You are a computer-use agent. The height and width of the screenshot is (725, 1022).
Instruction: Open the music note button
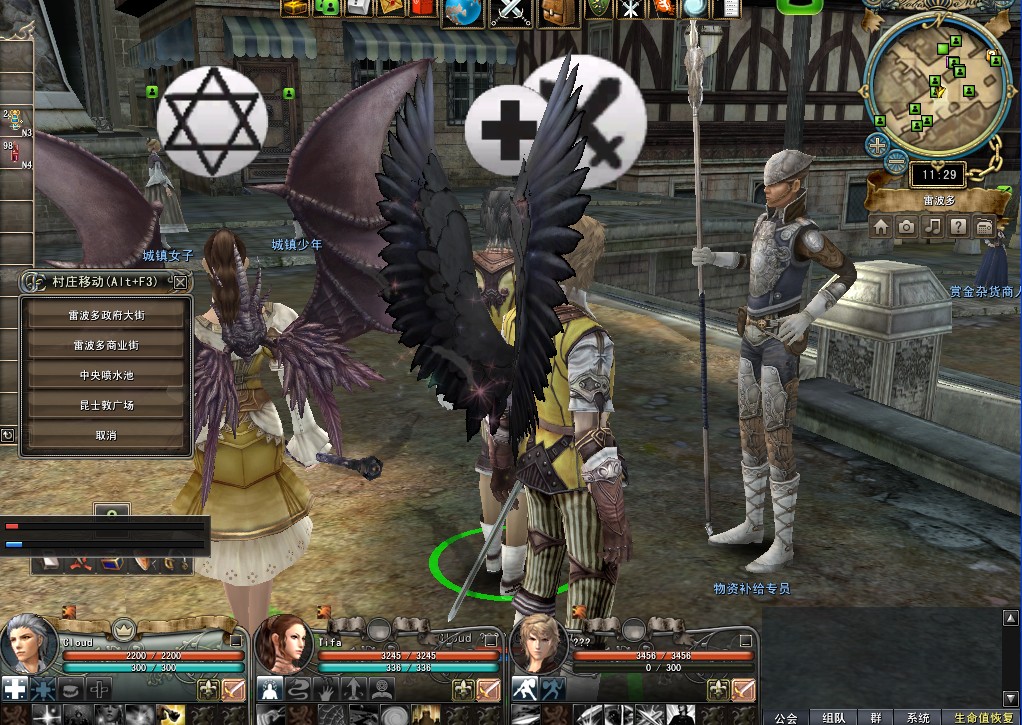pyautogui.click(x=932, y=227)
